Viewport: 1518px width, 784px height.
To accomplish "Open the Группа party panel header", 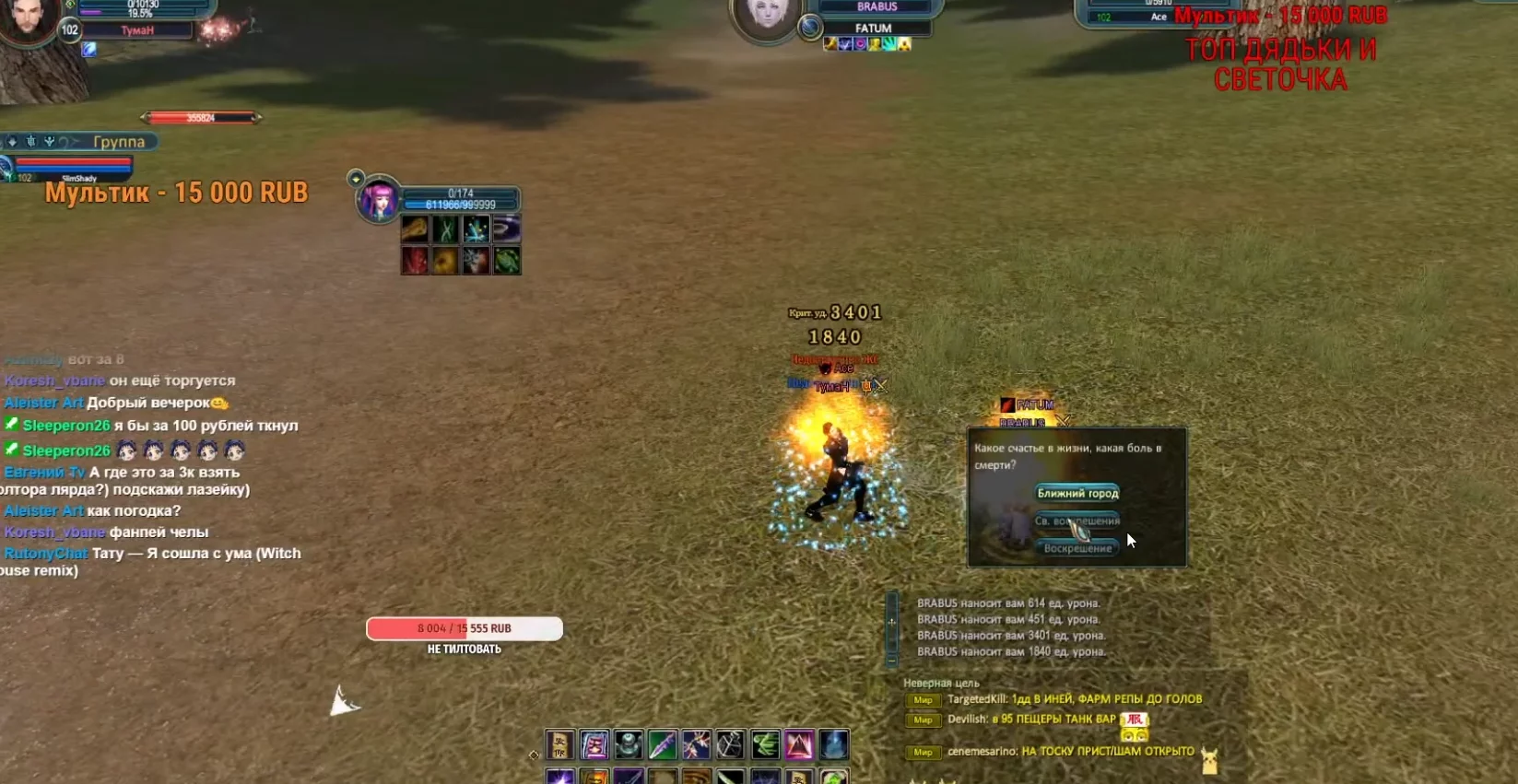I will [x=118, y=142].
